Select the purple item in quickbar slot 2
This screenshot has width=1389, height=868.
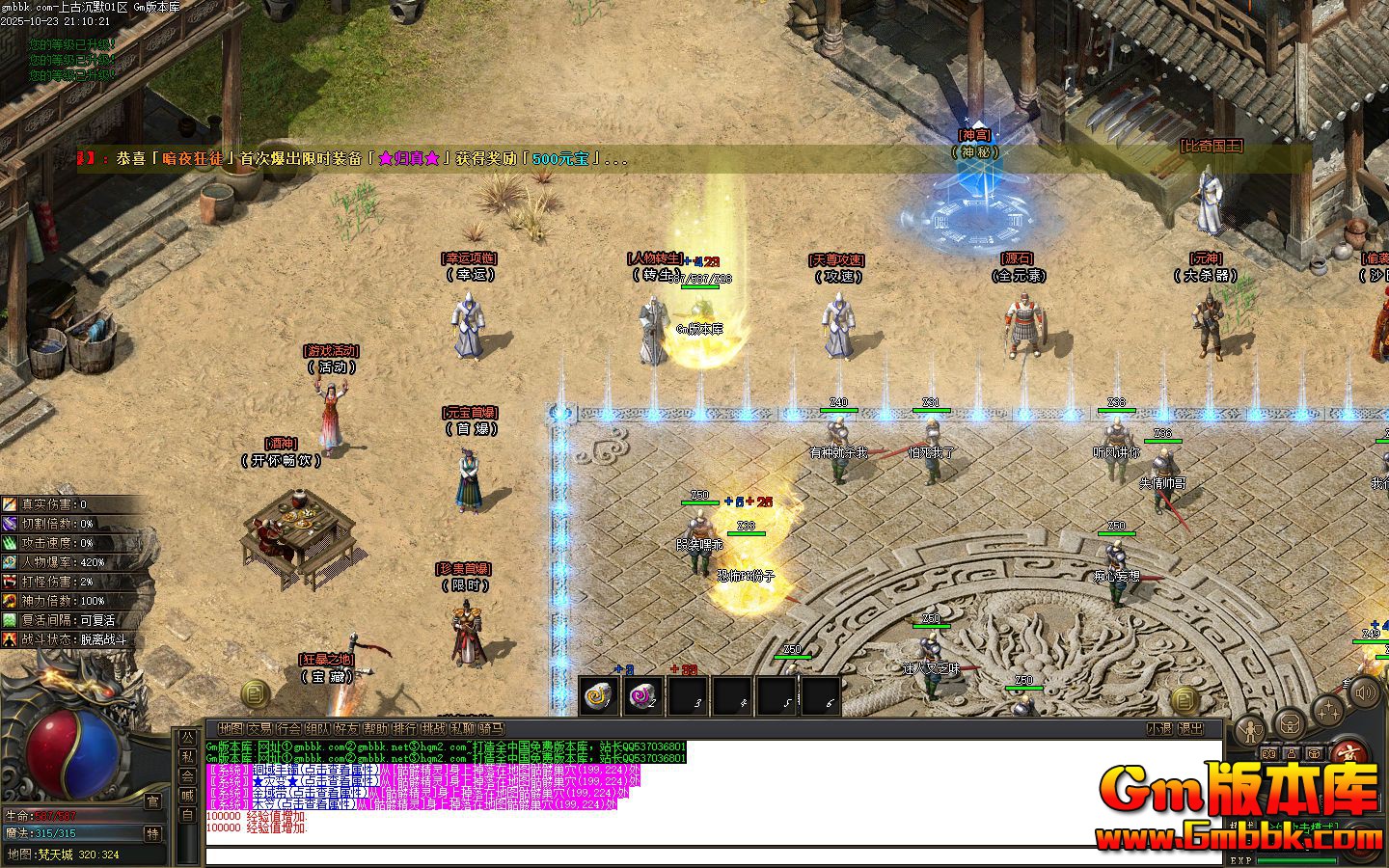644,696
